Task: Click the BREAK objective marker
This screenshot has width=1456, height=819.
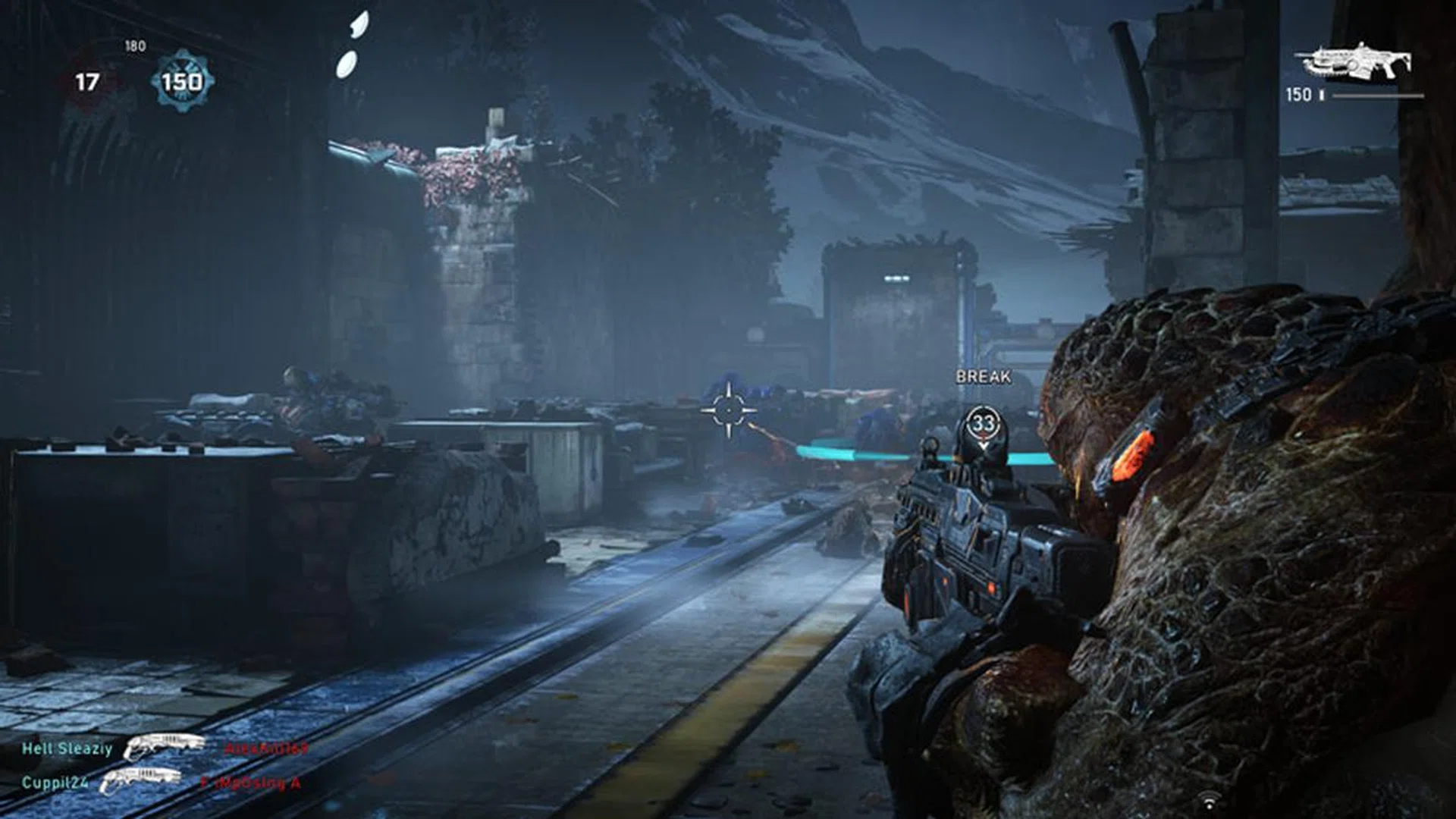Action: click(983, 423)
